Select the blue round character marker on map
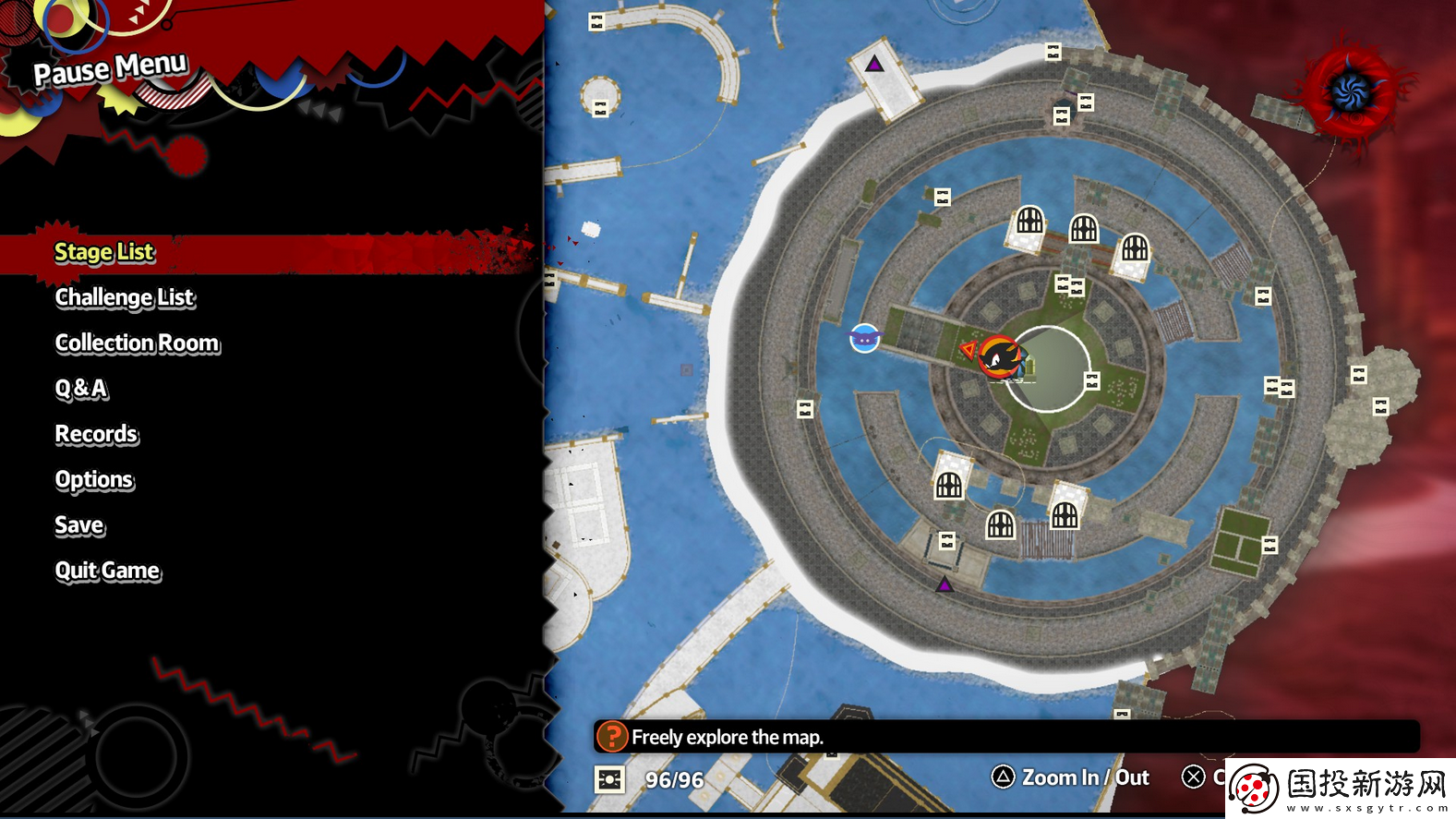 point(864,339)
